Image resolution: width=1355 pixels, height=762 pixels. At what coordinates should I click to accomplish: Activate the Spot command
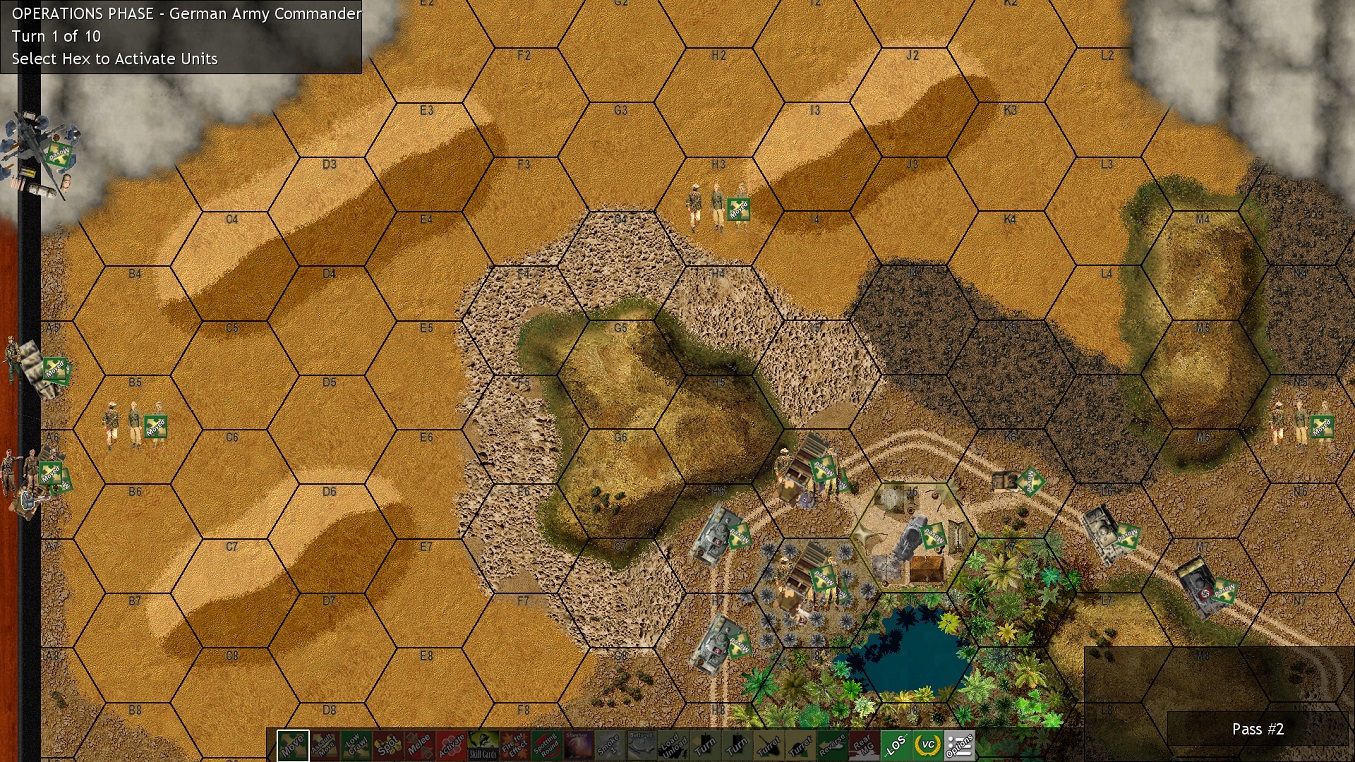pyautogui.click(x=387, y=744)
